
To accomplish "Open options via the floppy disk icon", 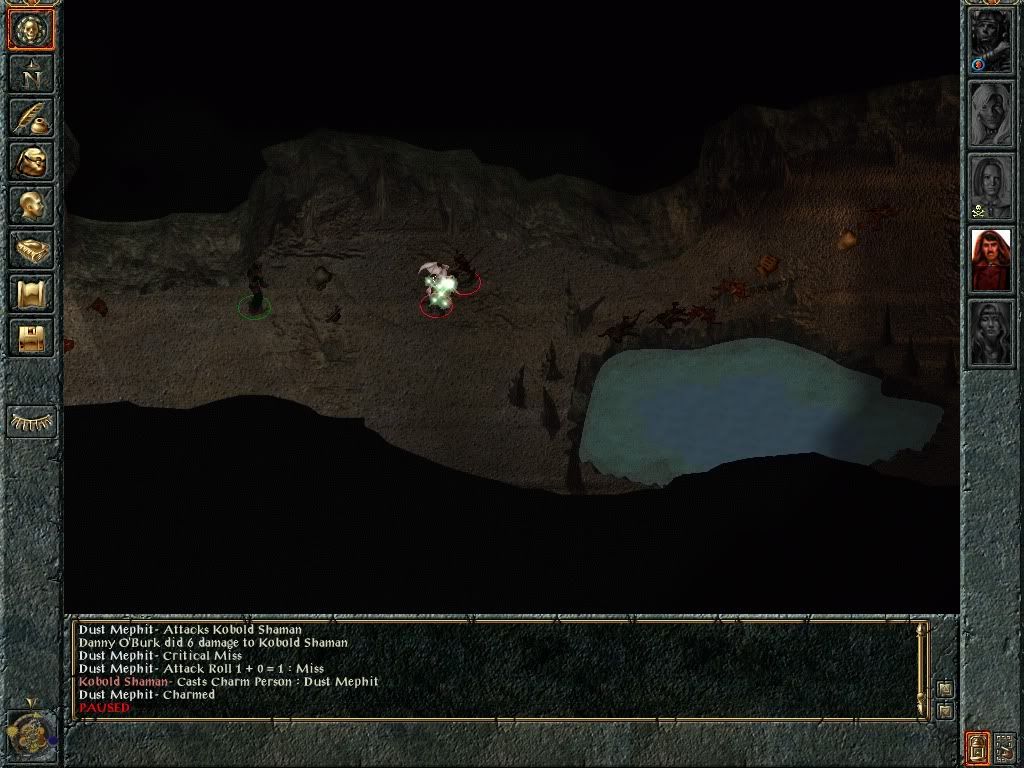I will pyautogui.click(x=32, y=337).
